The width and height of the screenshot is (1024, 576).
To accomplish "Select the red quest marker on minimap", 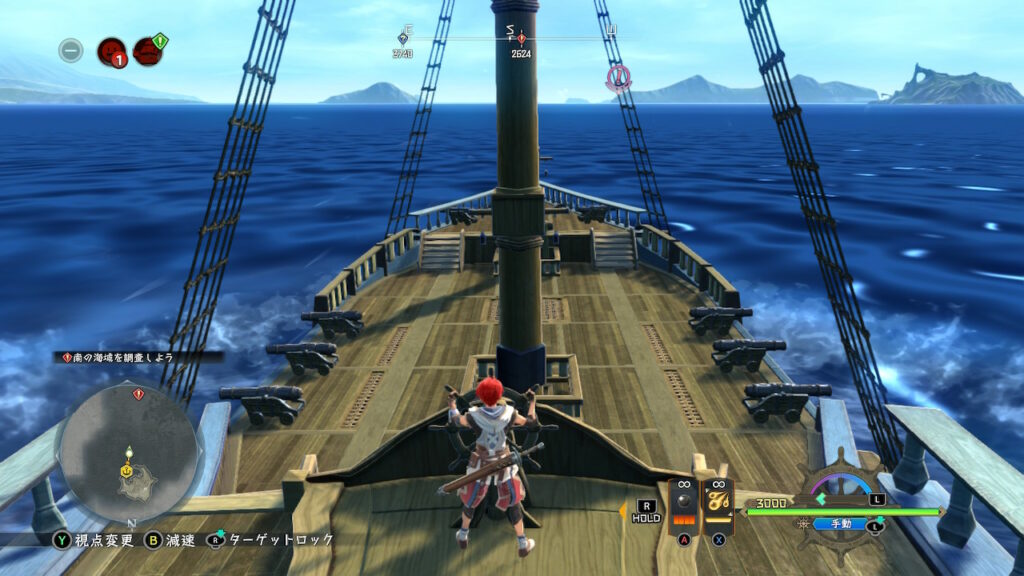I will [x=138, y=394].
